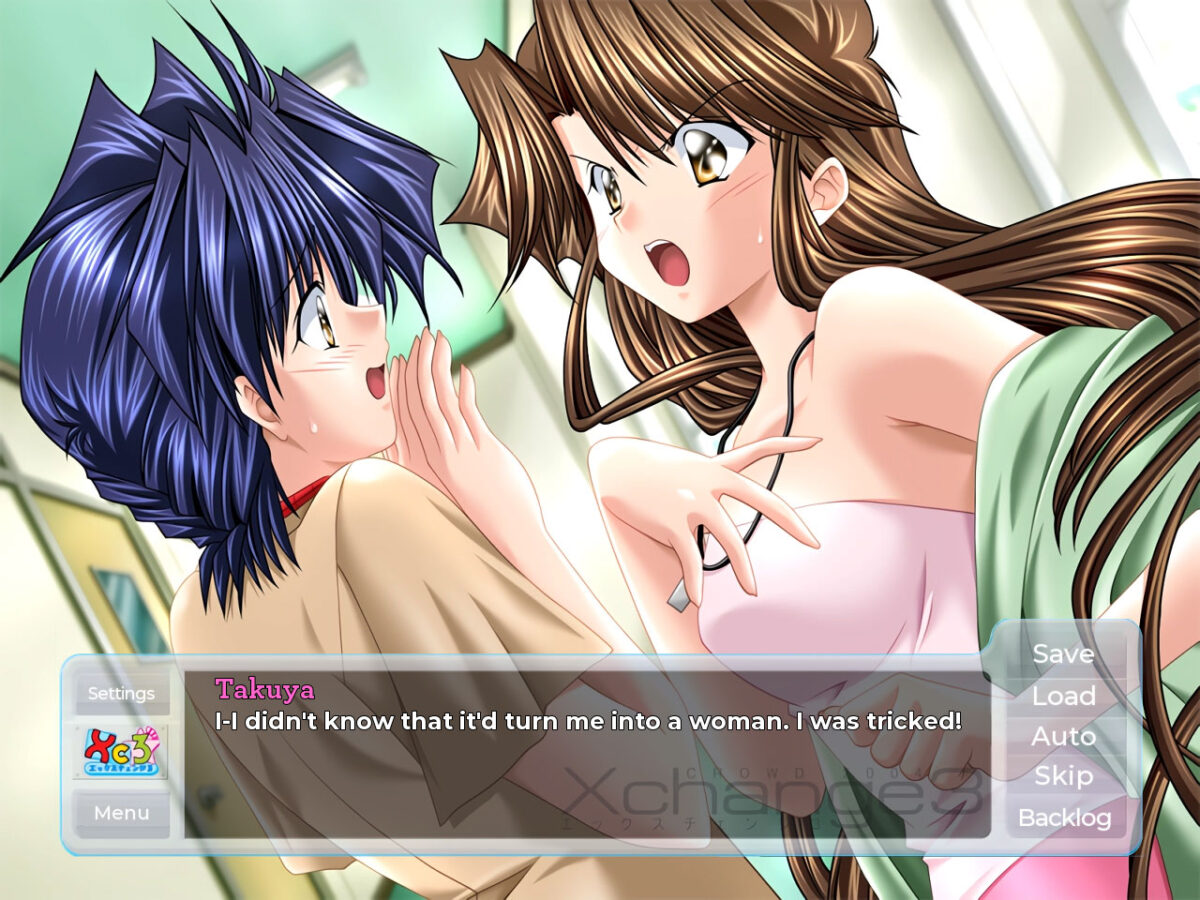Load a saved game
Viewport: 1200px width, 900px height.
coord(1063,696)
